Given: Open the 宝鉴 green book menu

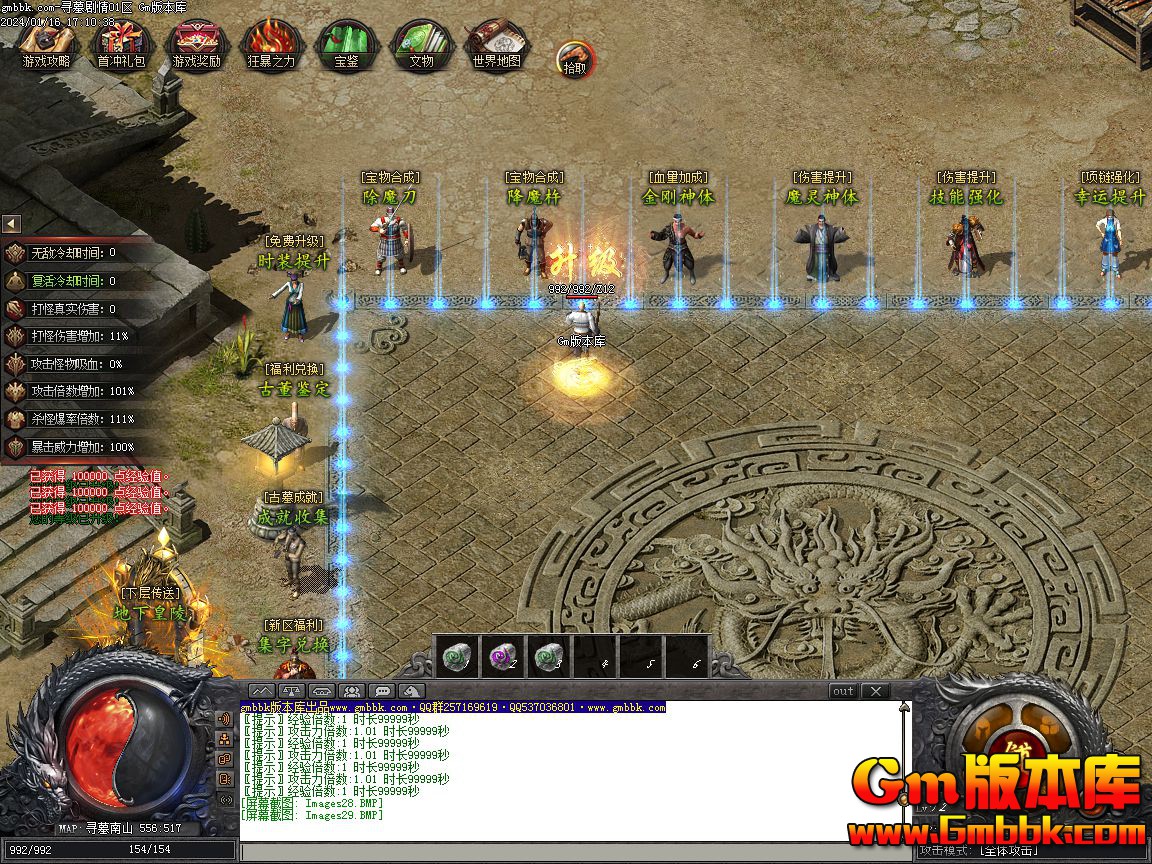Looking at the screenshot, I should [x=346, y=45].
